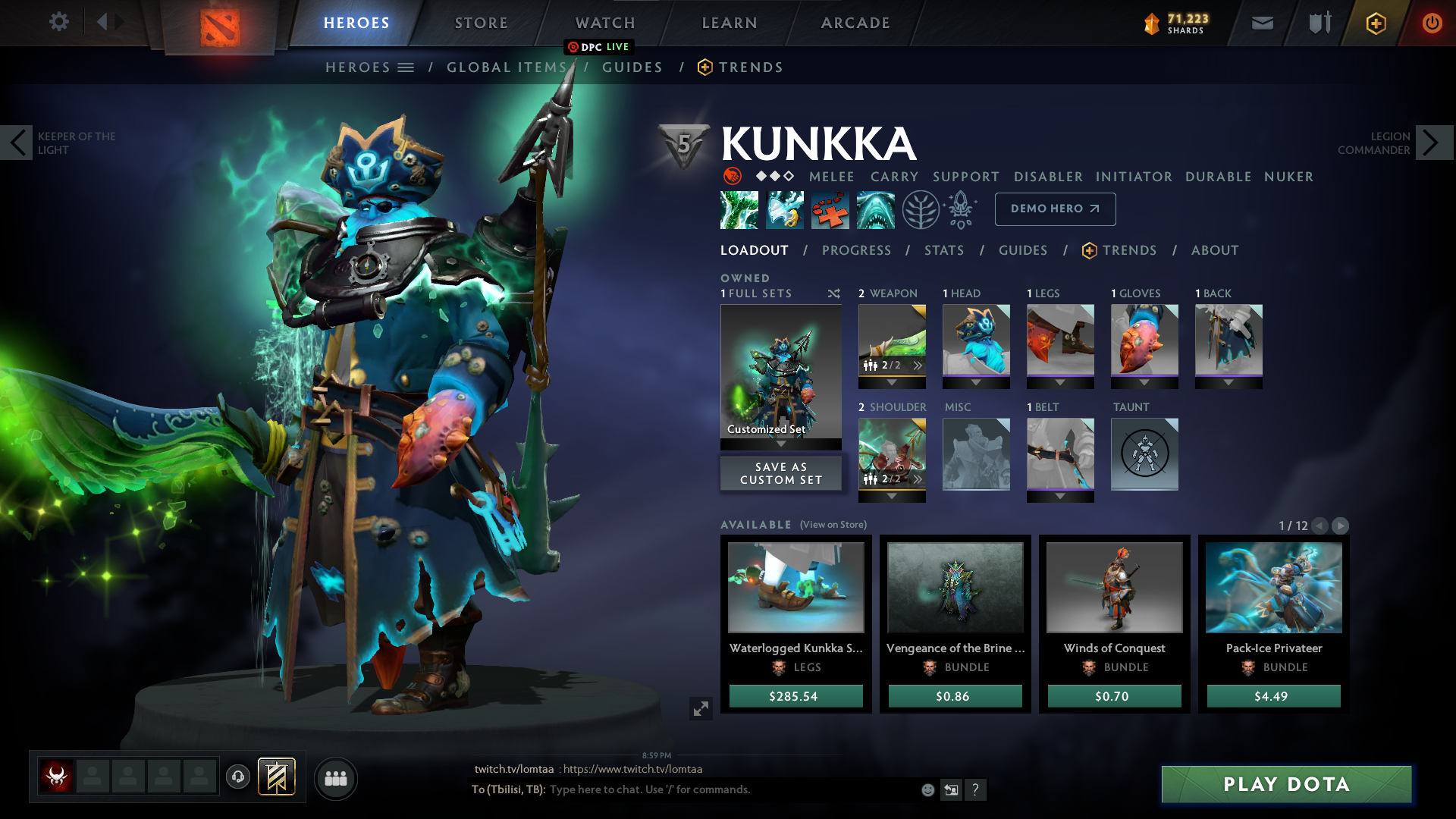
Task: Click the shards currency icon
Action: coord(1153,23)
